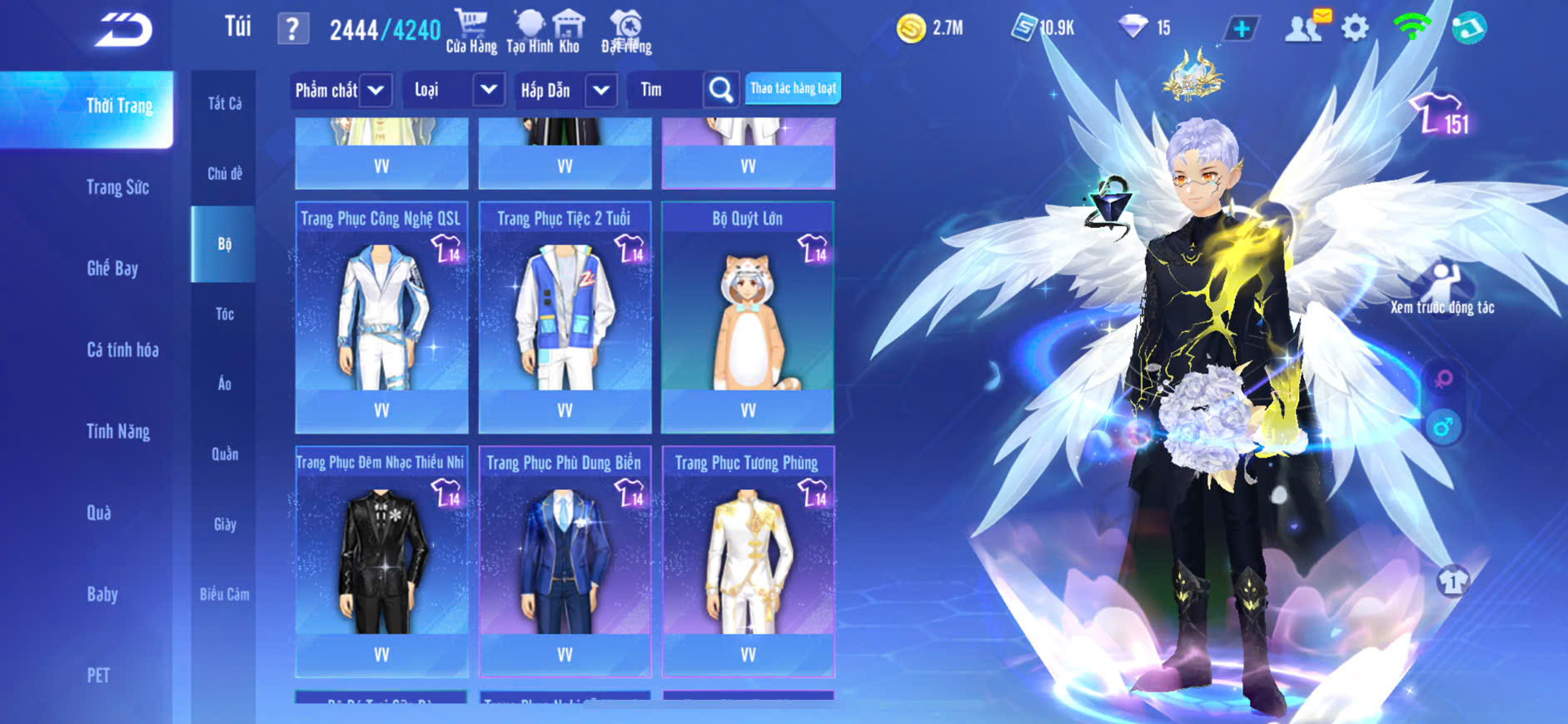
Task: Add diamonds with the plus button
Action: coord(1241,29)
